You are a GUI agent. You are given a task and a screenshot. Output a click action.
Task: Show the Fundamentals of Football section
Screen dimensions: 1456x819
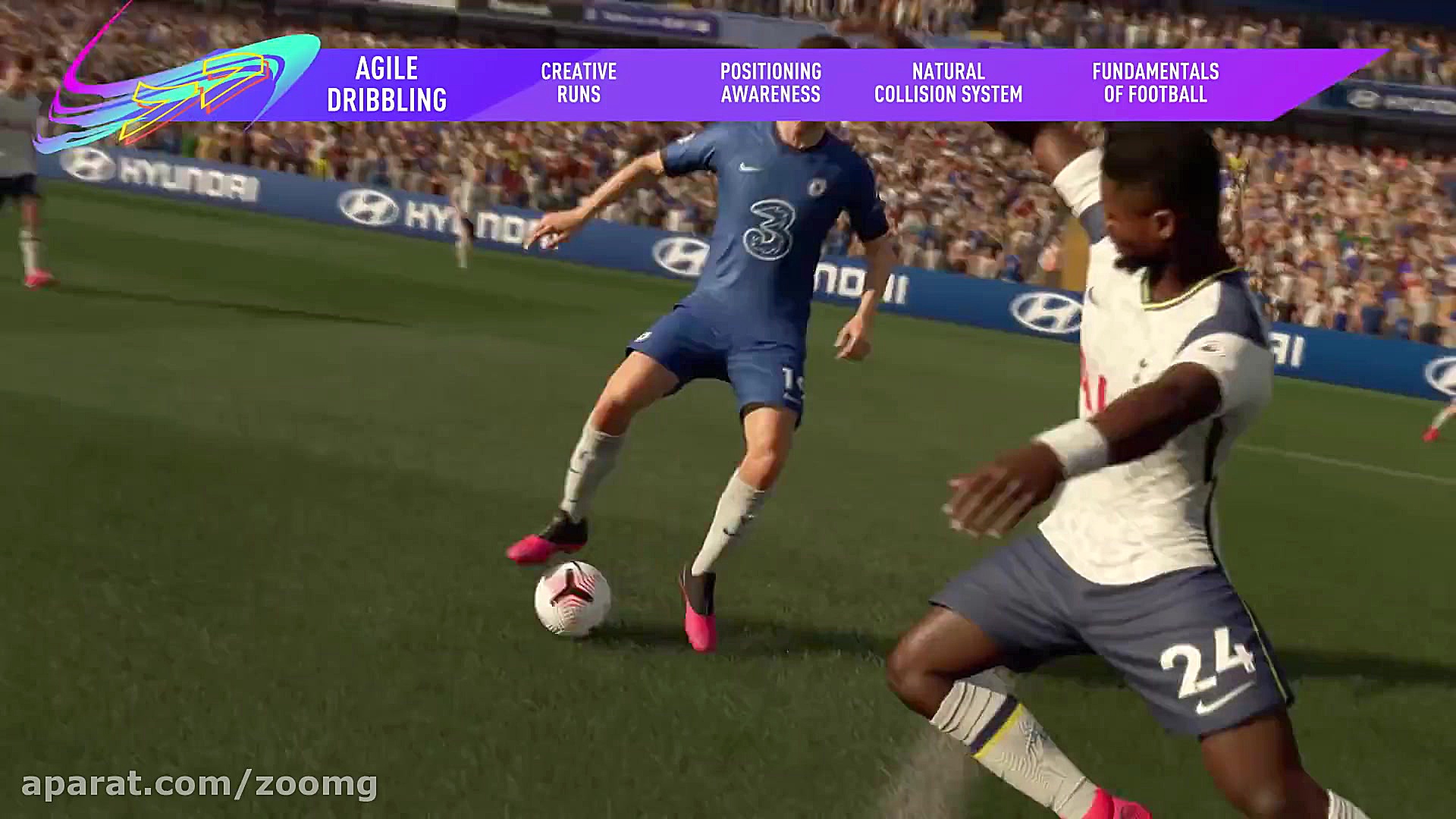(x=1155, y=83)
